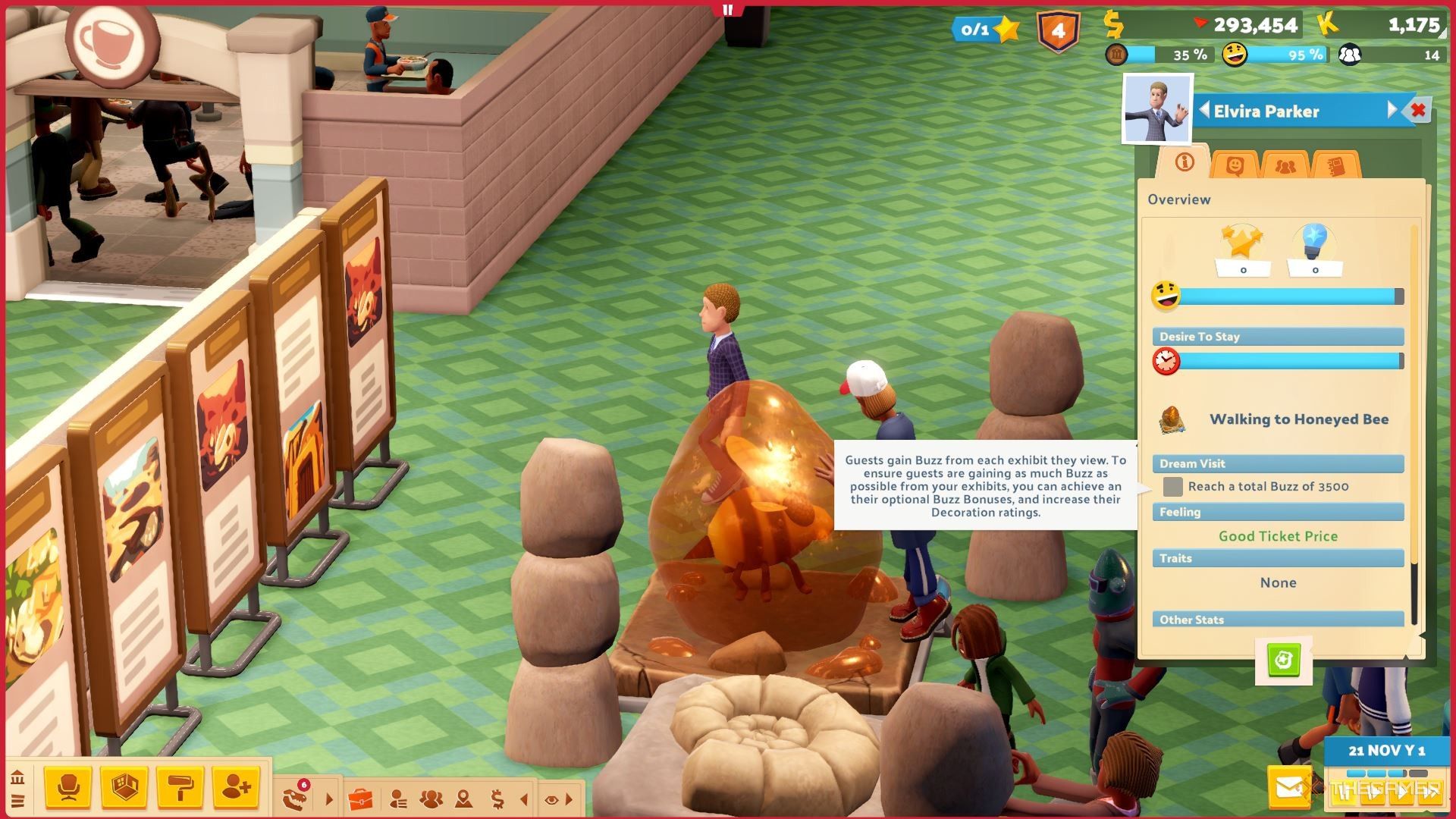Viewport: 1456px width, 819px height.
Task: Select the Overview info tab
Action: click(x=1184, y=162)
